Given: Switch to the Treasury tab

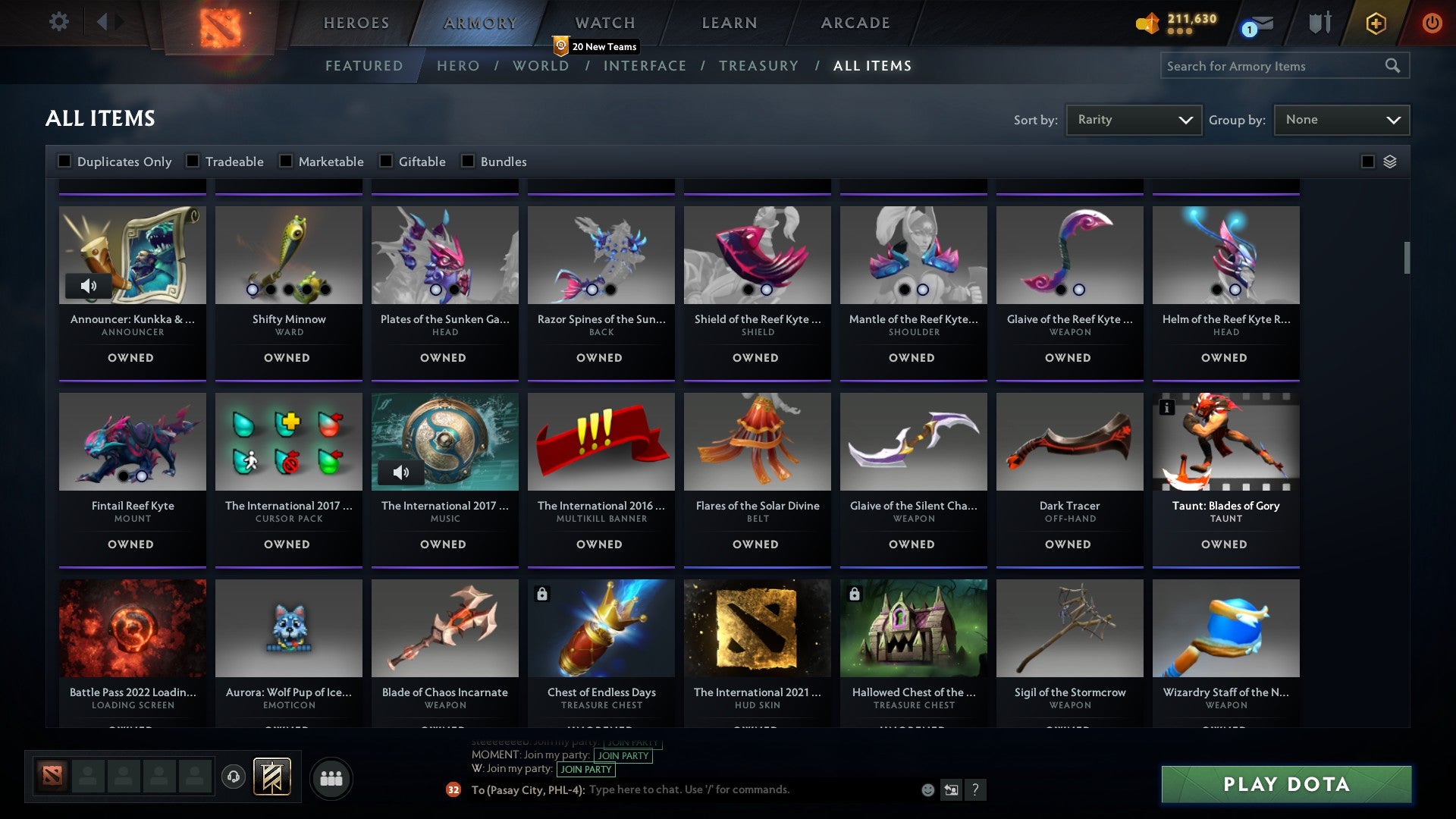Looking at the screenshot, I should (x=758, y=66).
